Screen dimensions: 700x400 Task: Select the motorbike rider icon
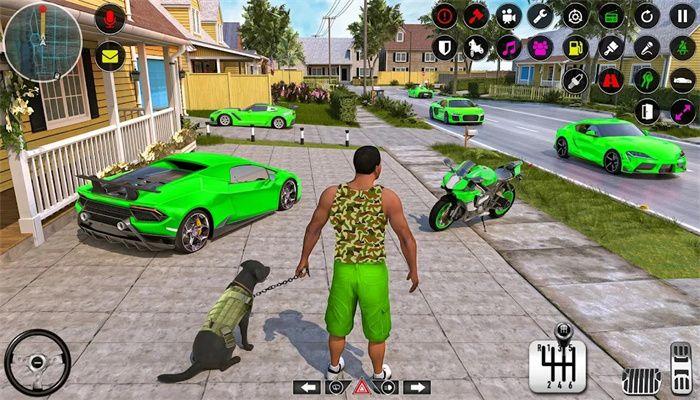pyautogui.click(x=477, y=47)
